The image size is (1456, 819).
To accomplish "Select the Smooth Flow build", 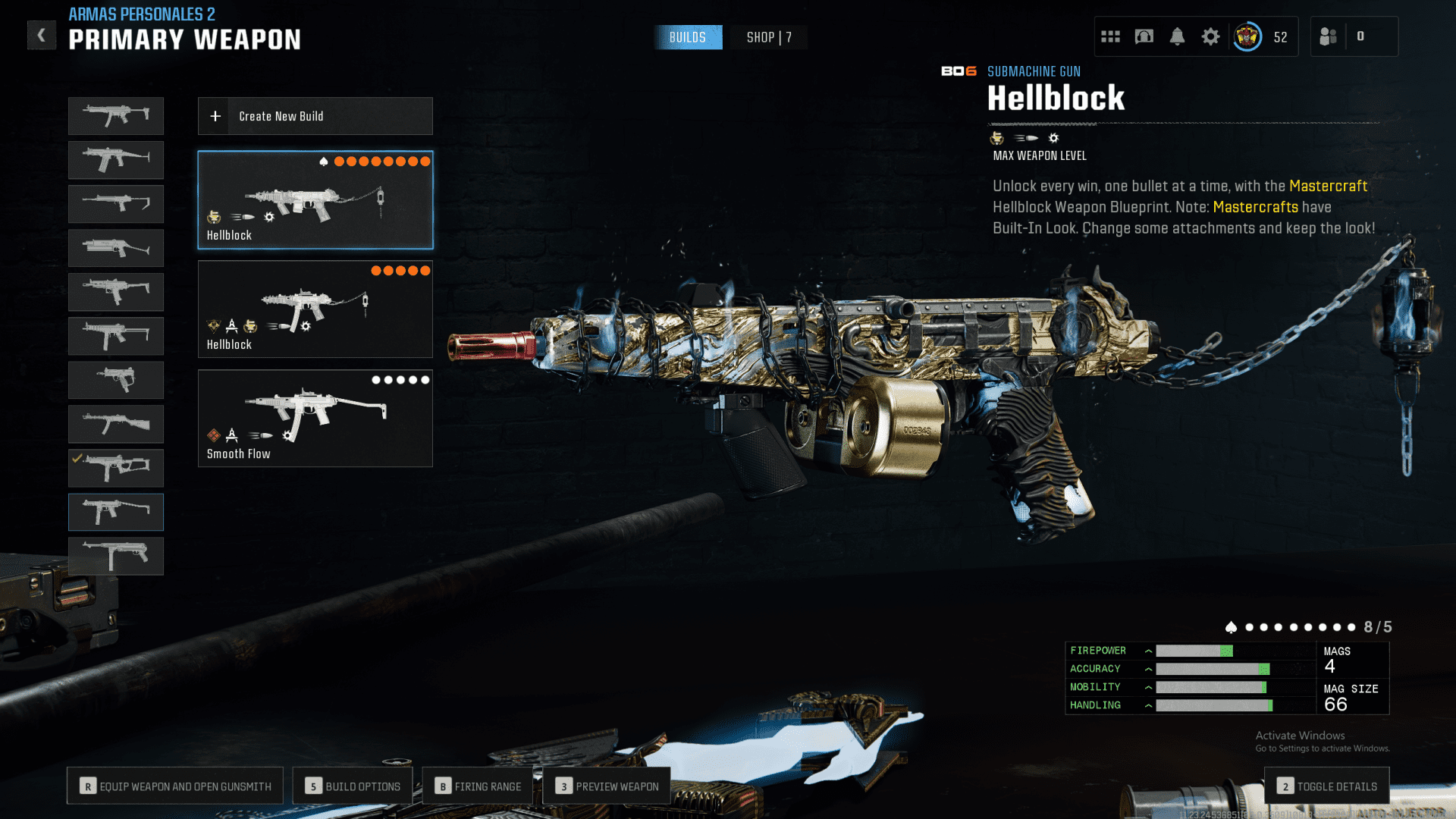I will pyautogui.click(x=315, y=418).
